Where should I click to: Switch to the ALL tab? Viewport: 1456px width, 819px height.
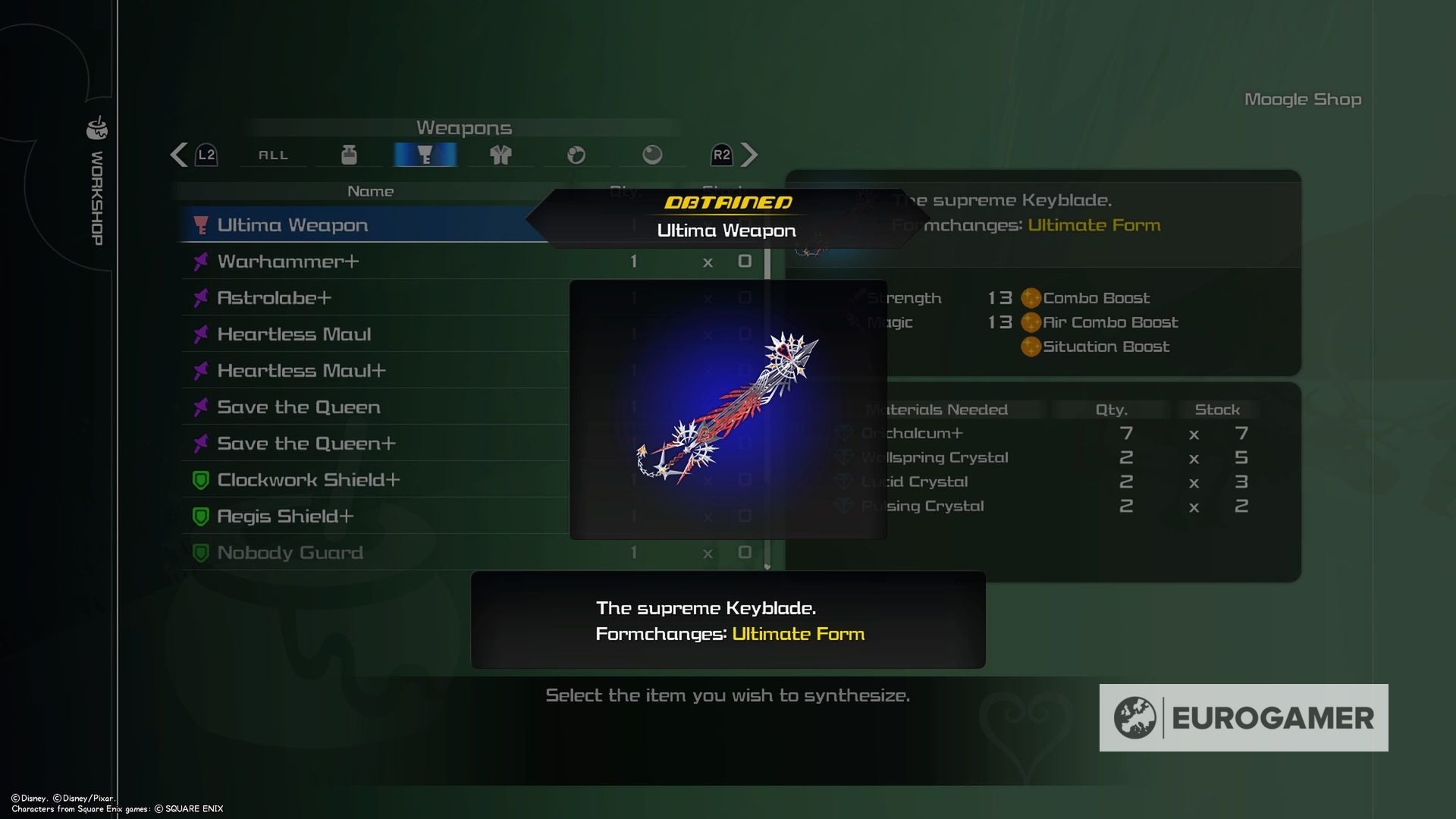[x=273, y=155]
